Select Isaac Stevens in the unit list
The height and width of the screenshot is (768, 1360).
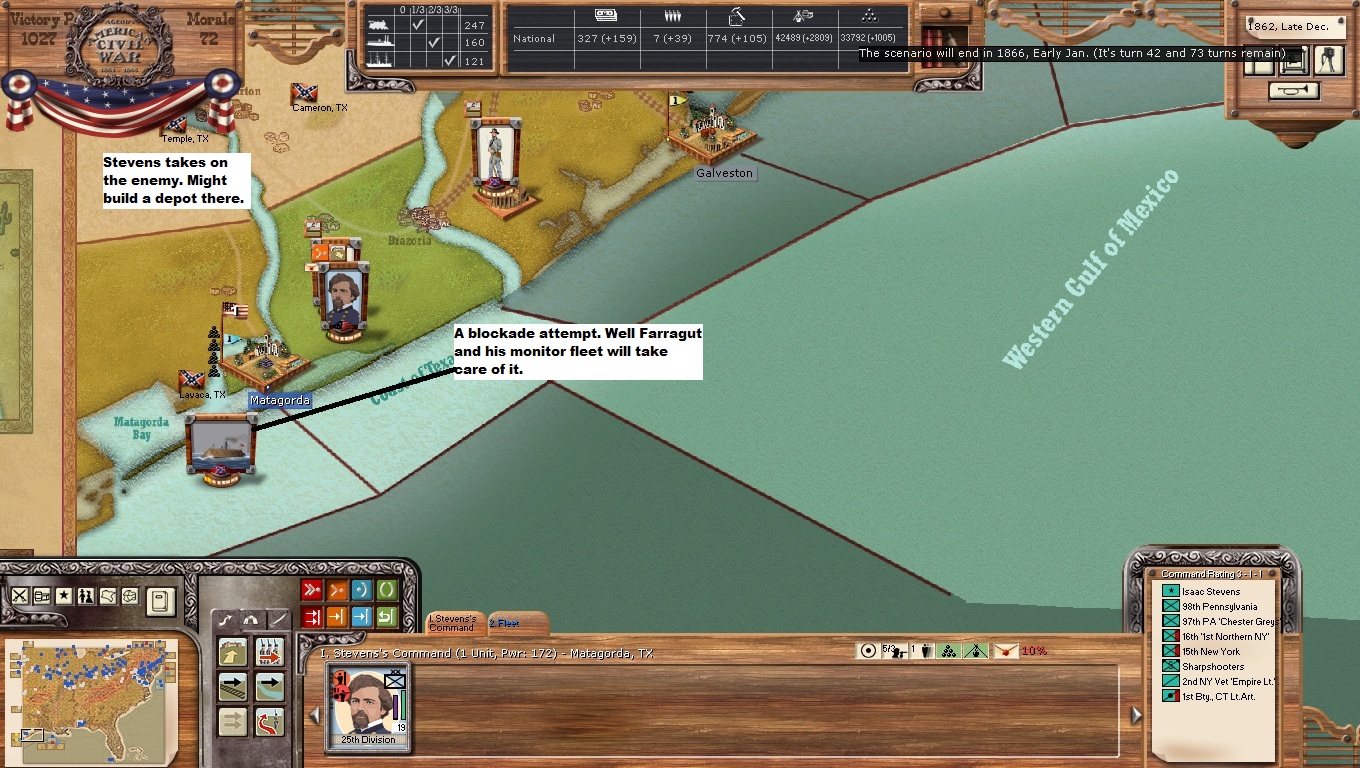coord(1210,592)
